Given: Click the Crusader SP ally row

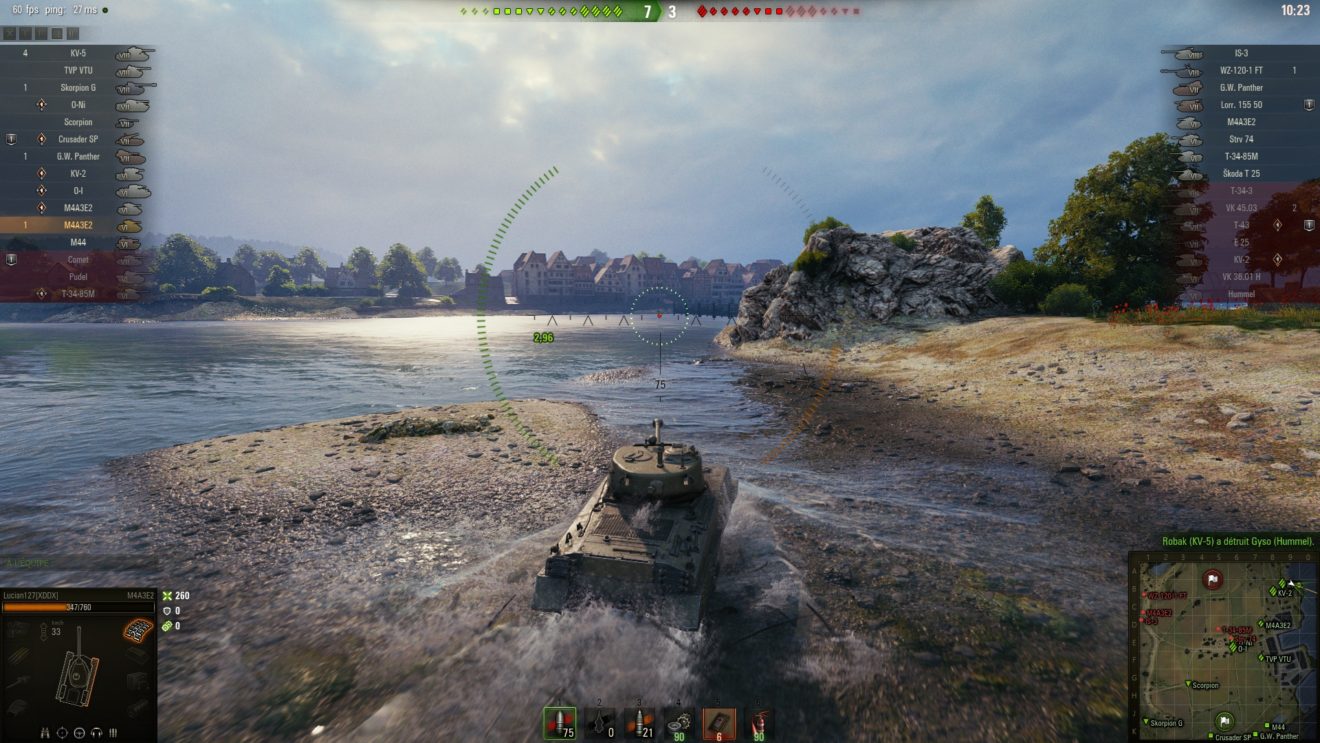Looking at the screenshot, I should pyautogui.click(x=78, y=139).
